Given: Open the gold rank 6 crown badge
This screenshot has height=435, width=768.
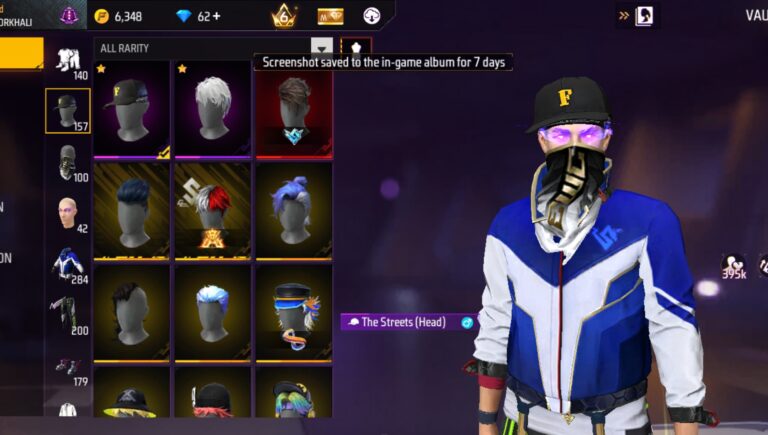Looking at the screenshot, I should pos(283,16).
